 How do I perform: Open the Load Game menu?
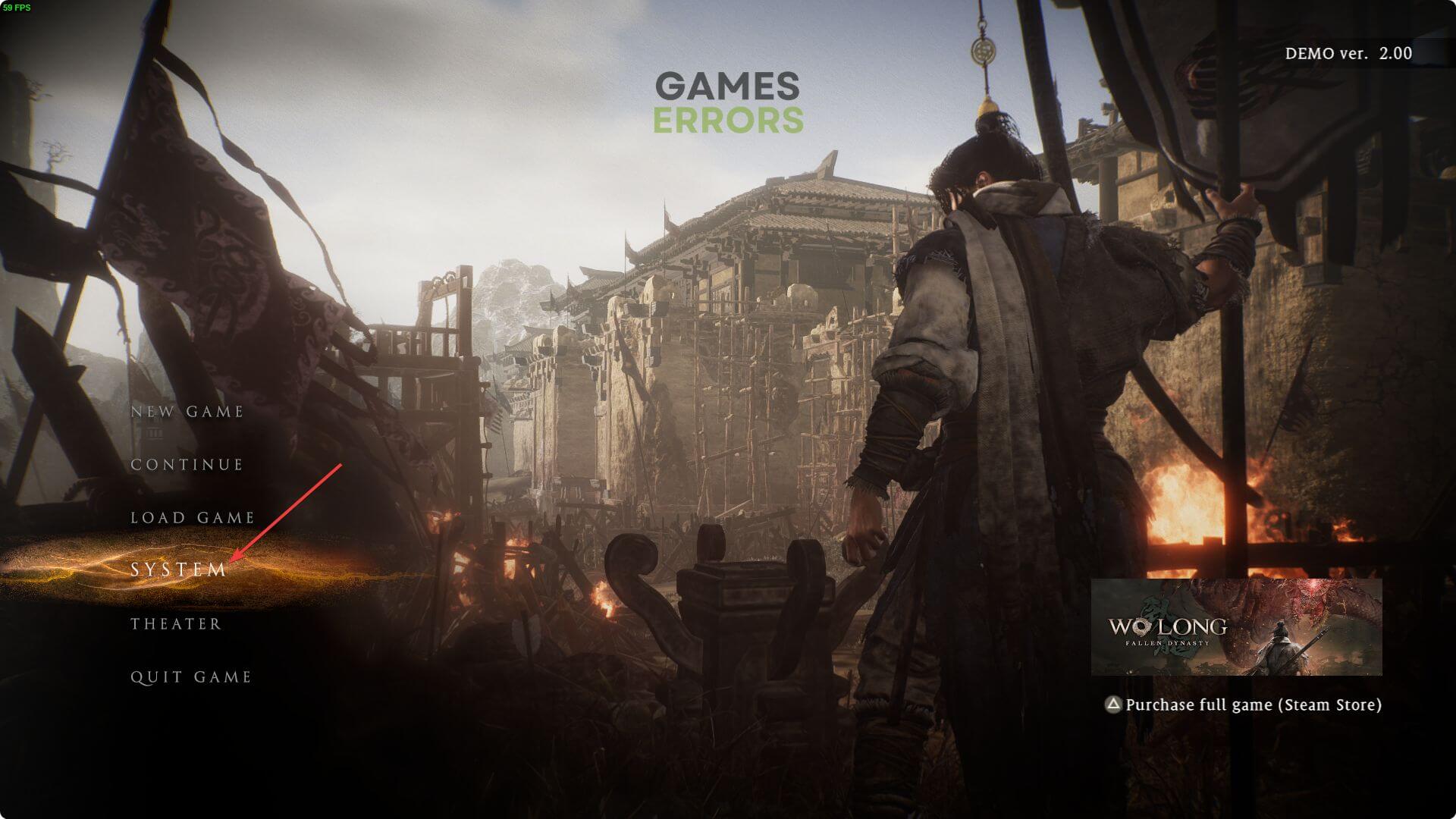pyautogui.click(x=193, y=518)
